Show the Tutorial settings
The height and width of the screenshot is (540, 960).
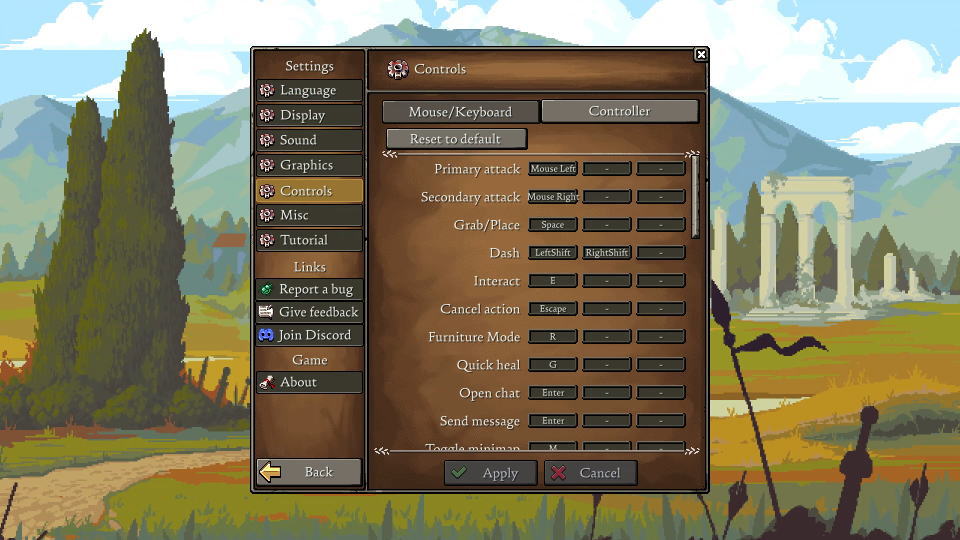pos(308,240)
